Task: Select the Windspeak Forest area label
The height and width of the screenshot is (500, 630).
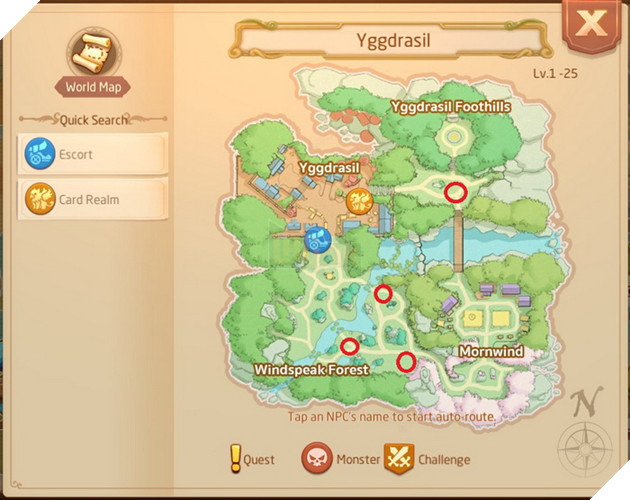Action: coord(311,369)
